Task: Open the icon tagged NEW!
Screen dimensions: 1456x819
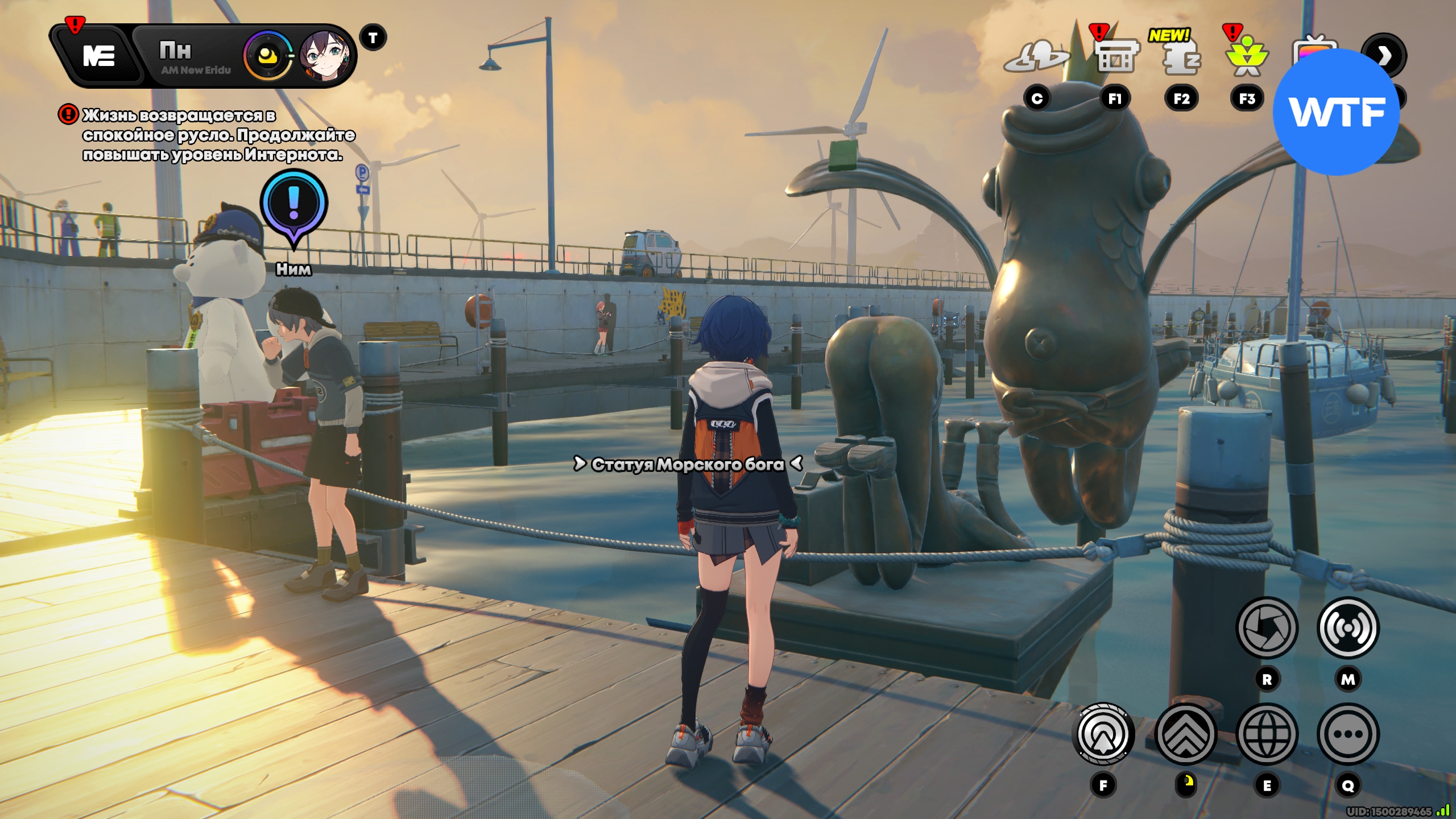Action: pos(1181,58)
